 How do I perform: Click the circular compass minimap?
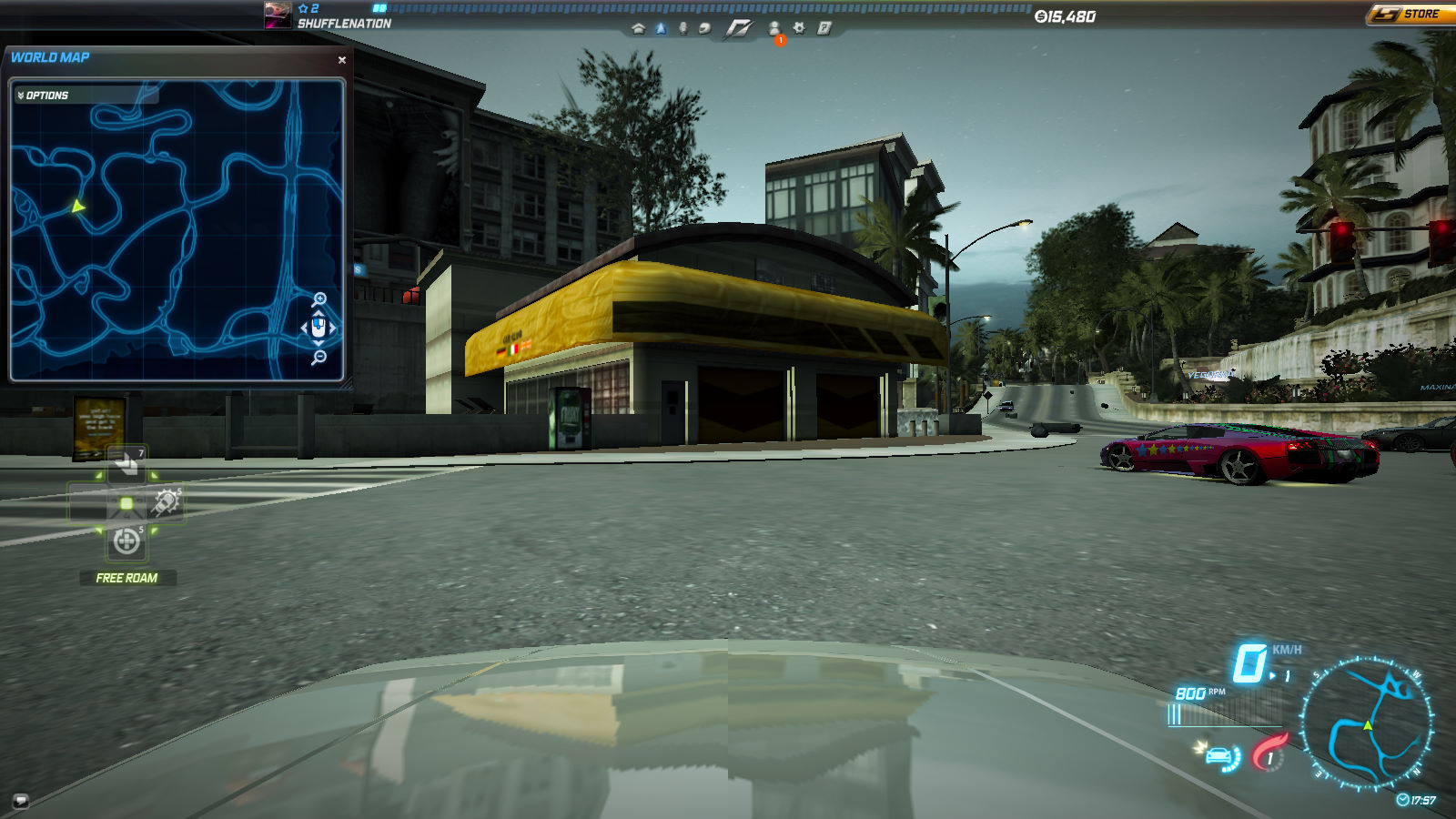1367,723
